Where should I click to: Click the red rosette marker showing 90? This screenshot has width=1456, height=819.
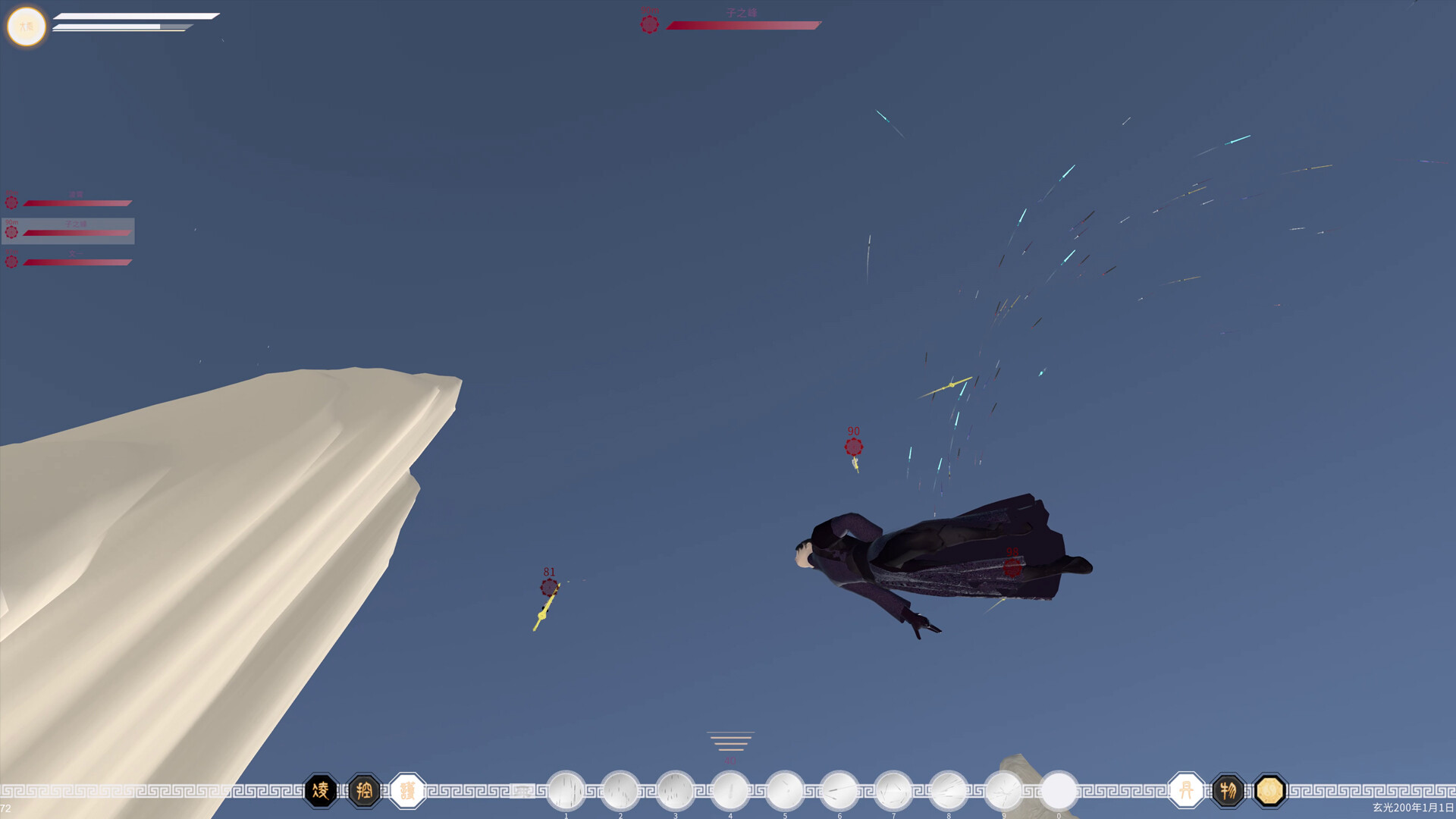click(854, 446)
